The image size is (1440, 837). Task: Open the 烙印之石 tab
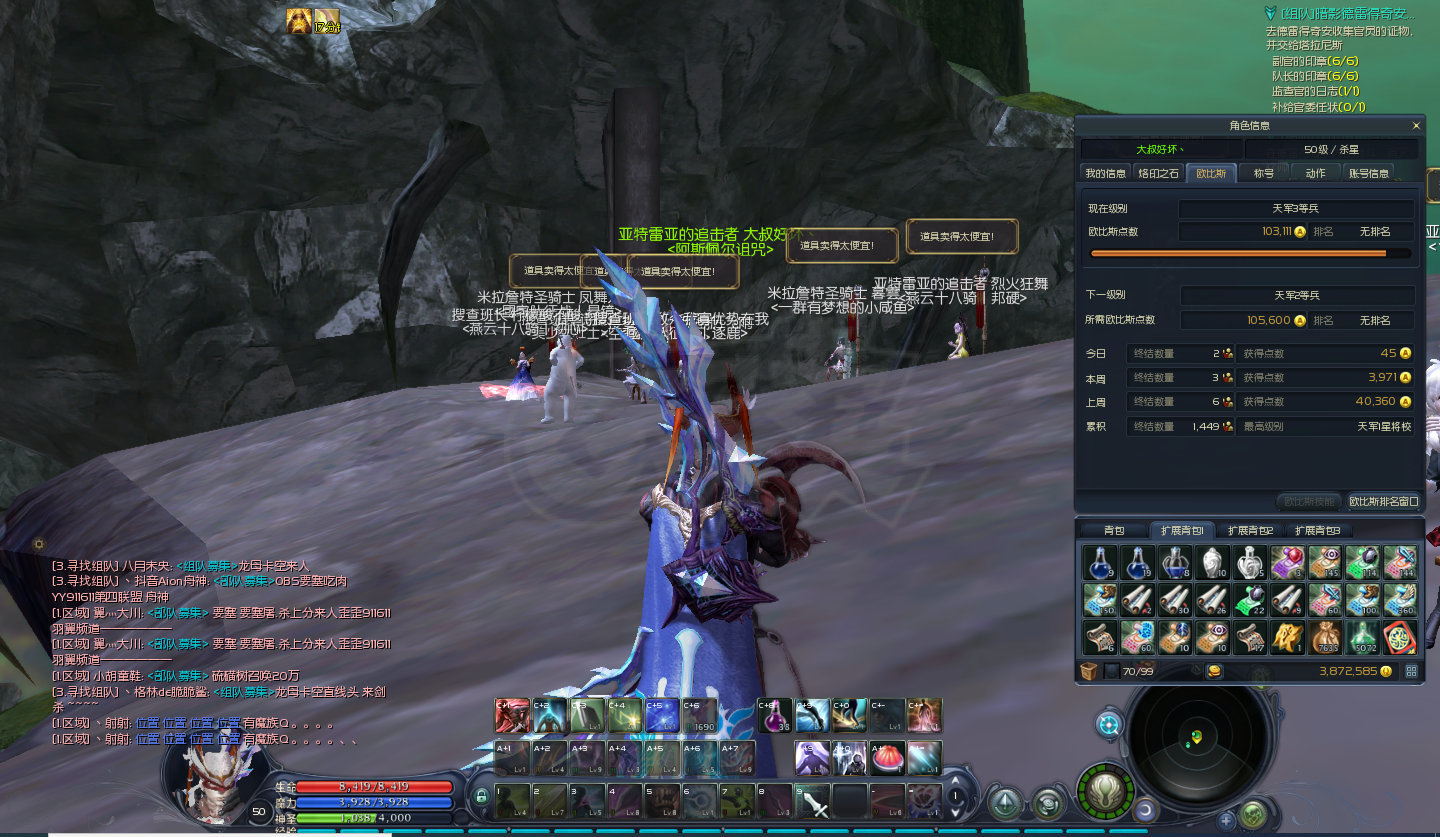1159,173
